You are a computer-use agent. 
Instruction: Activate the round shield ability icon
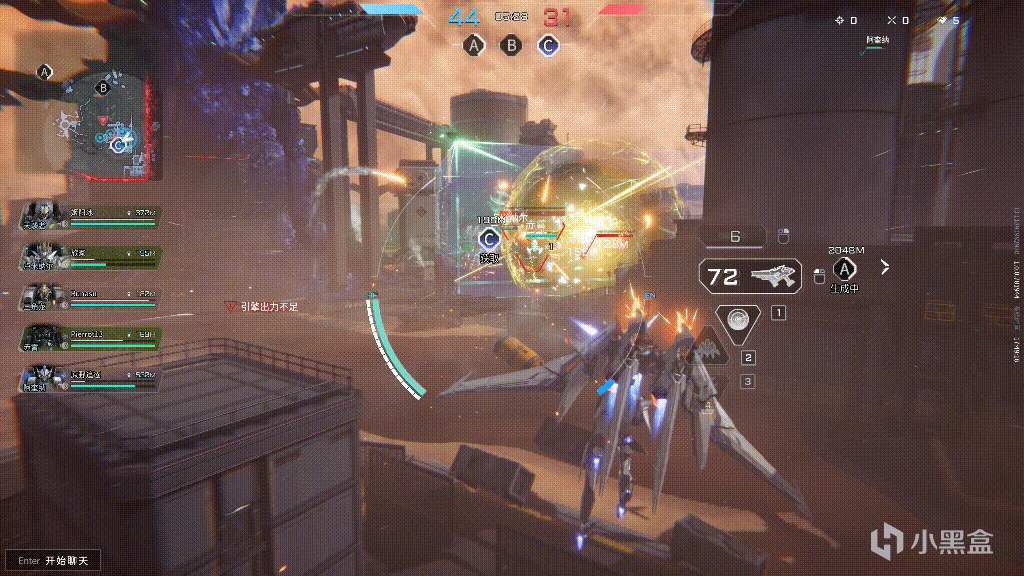[x=740, y=317]
